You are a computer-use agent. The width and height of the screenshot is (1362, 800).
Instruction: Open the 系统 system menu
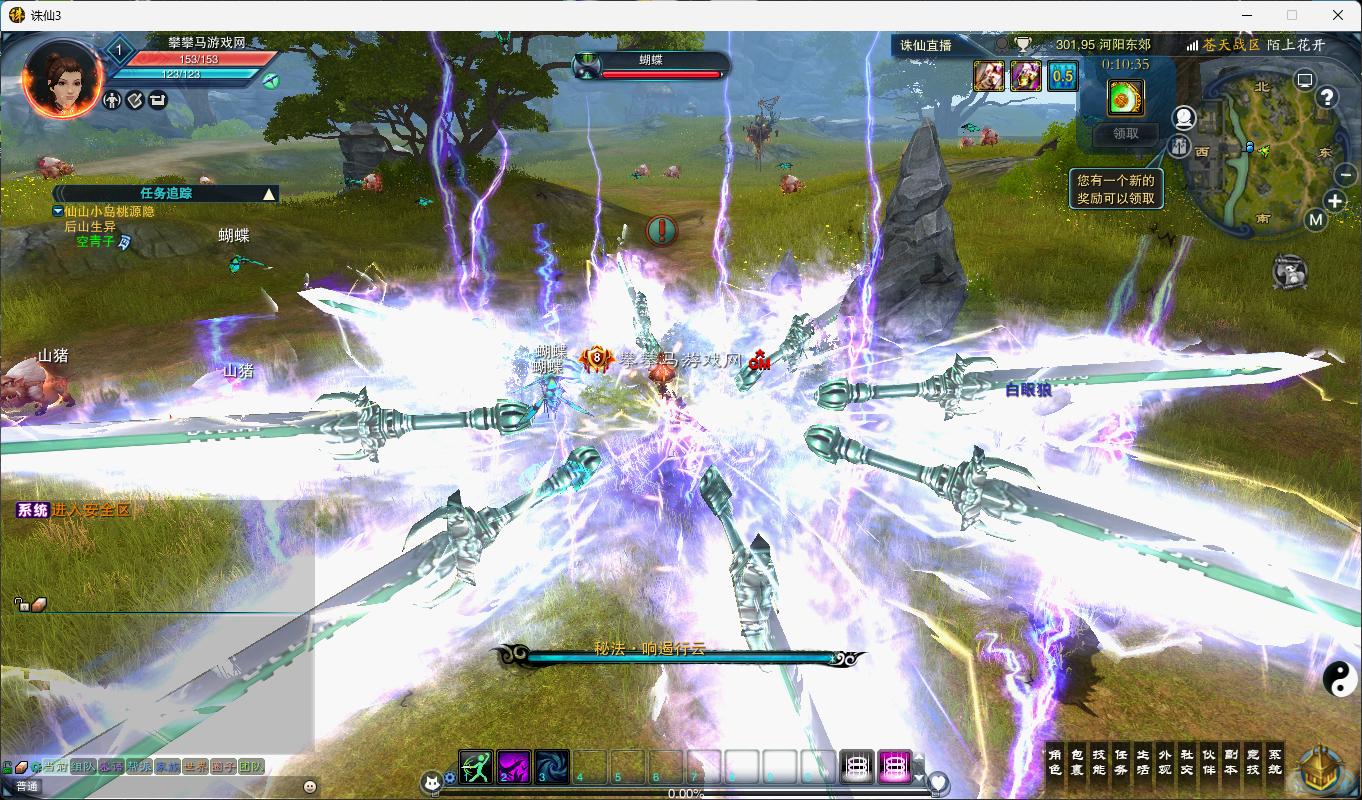(1274, 761)
